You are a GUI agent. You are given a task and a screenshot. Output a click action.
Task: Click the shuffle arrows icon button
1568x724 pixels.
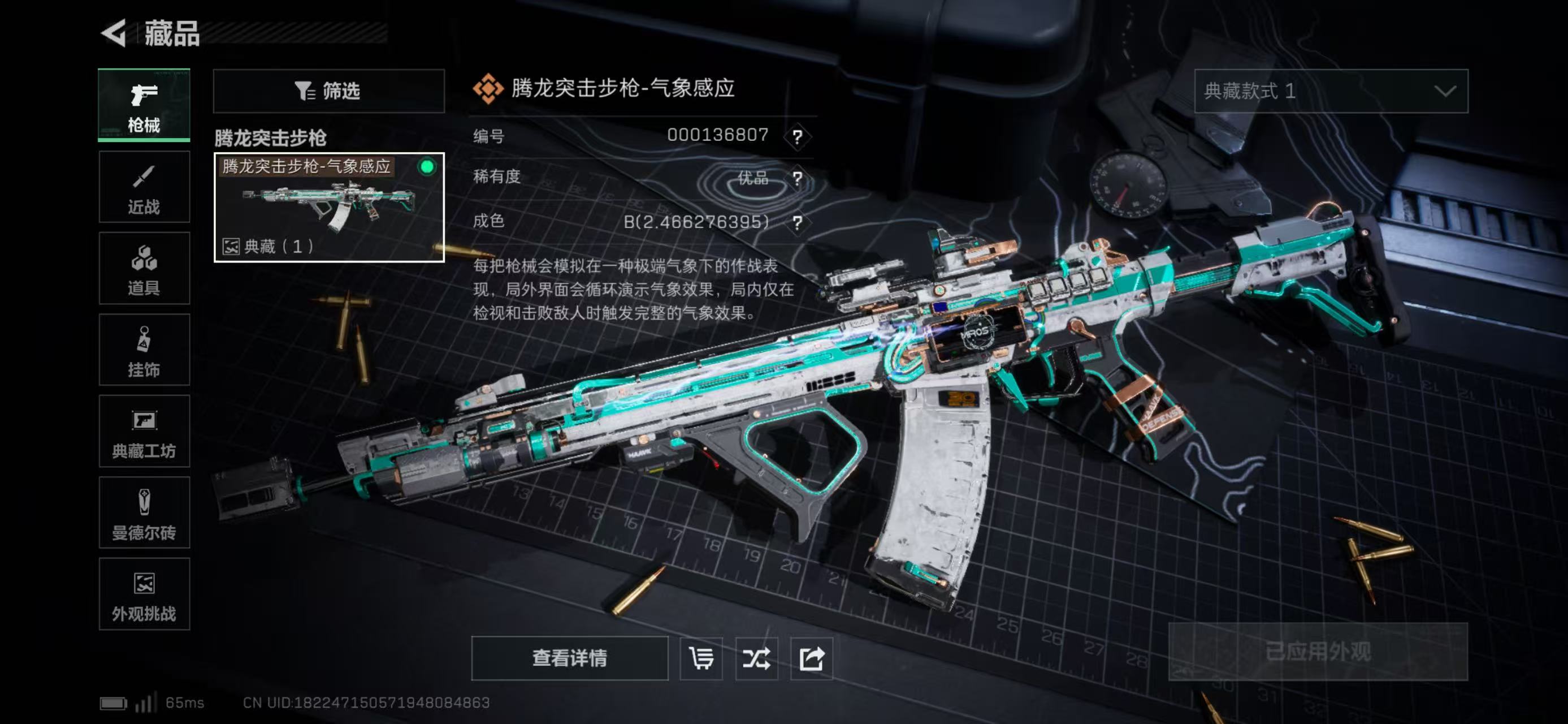pos(756,658)
